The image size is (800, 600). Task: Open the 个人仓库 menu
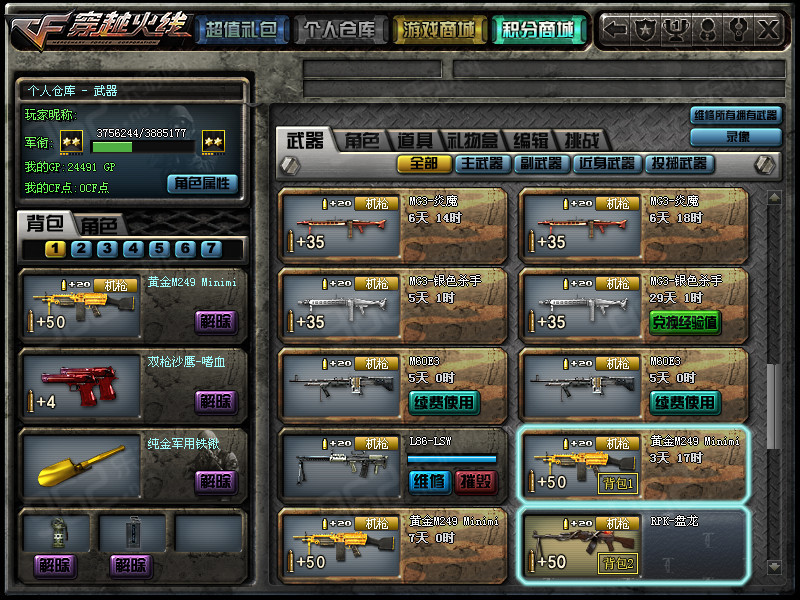(x=340, y=30)
